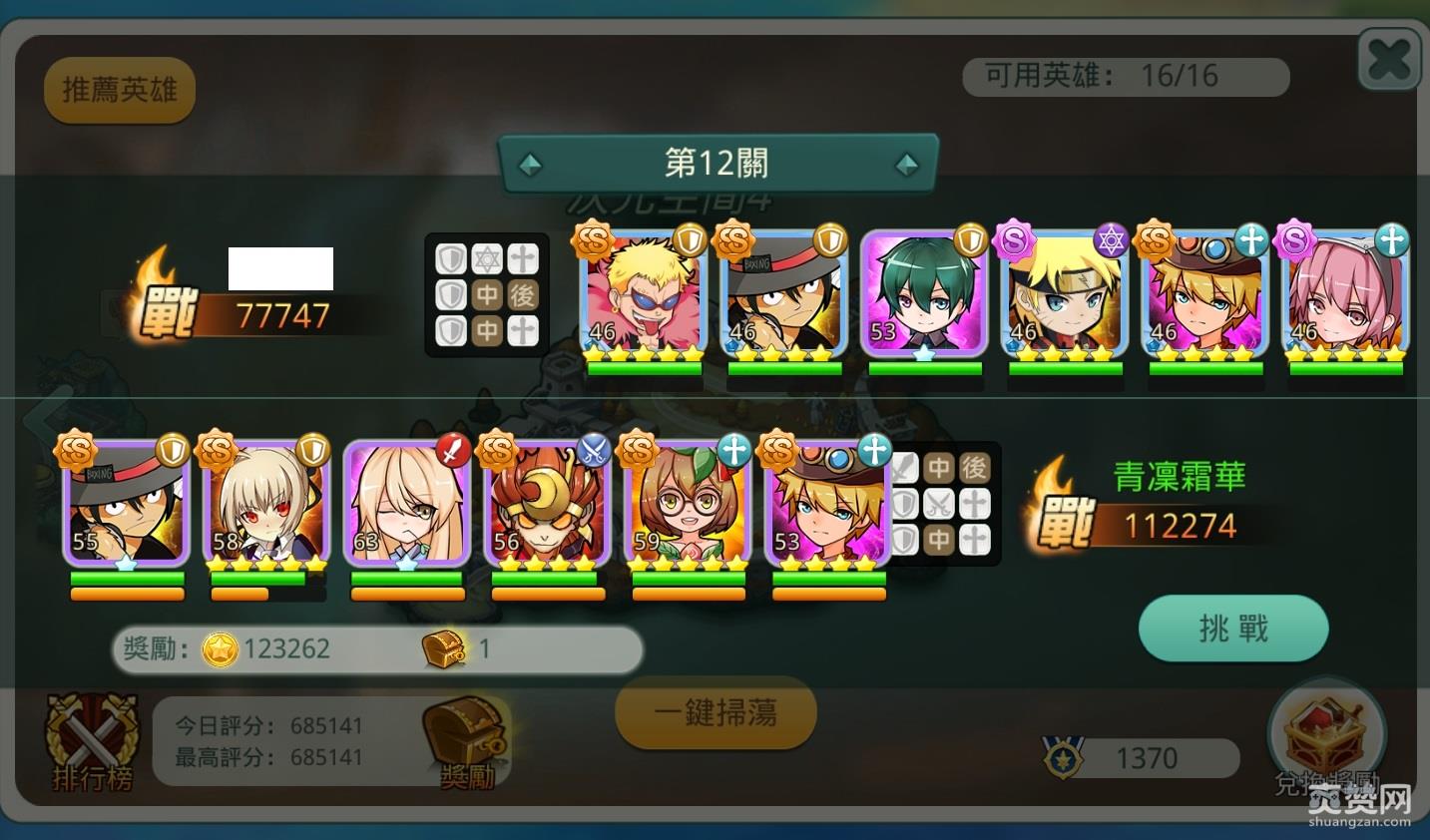
Task: Click the right diamond arrow beside 第12關
Action: tap(906, 163)
